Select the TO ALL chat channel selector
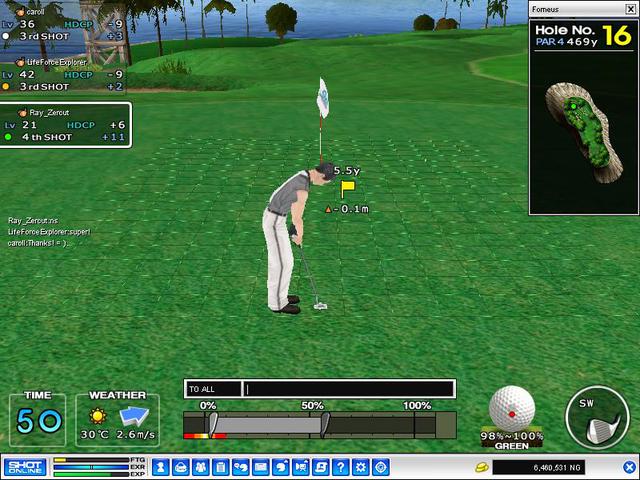The height and width of the screenshot is (480, 640). coord(213,389)
